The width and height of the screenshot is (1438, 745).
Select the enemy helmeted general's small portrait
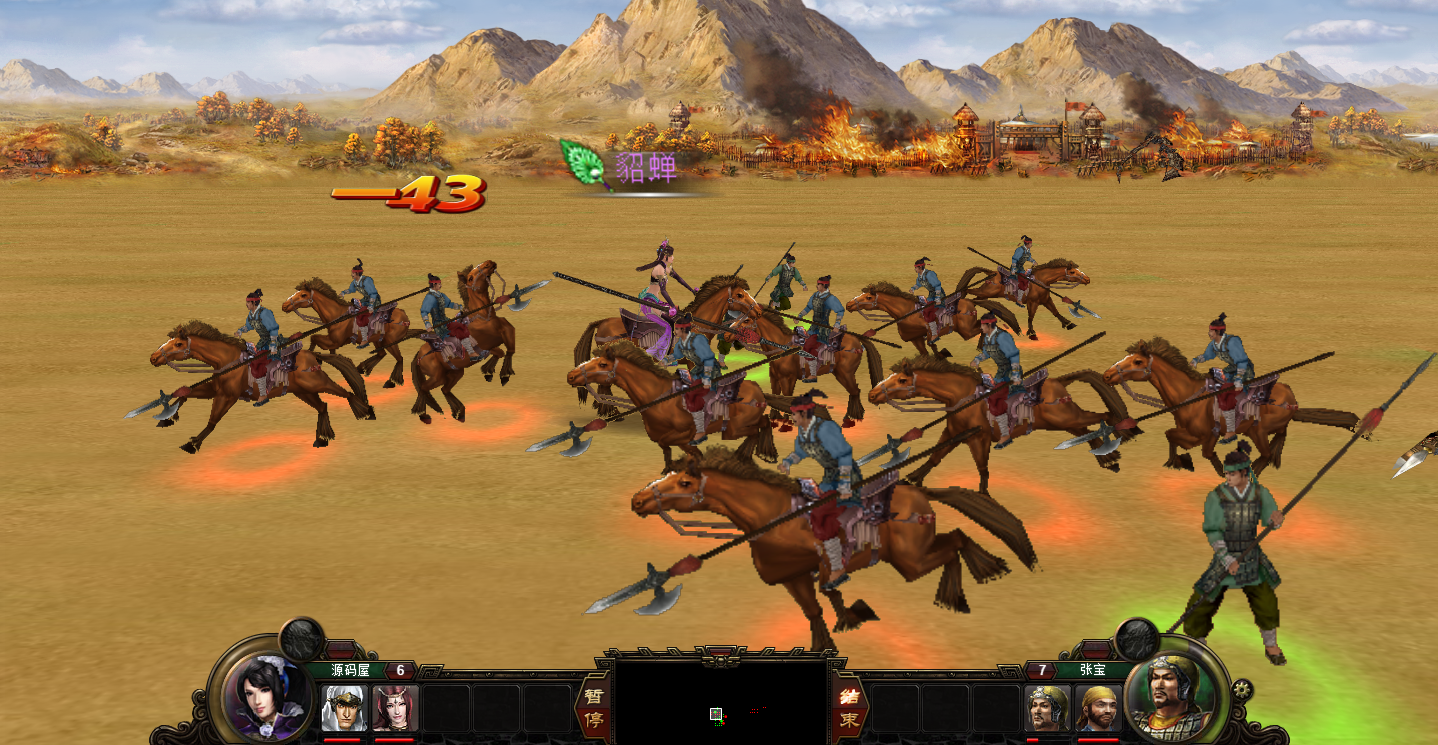[x=1048, y=708]
